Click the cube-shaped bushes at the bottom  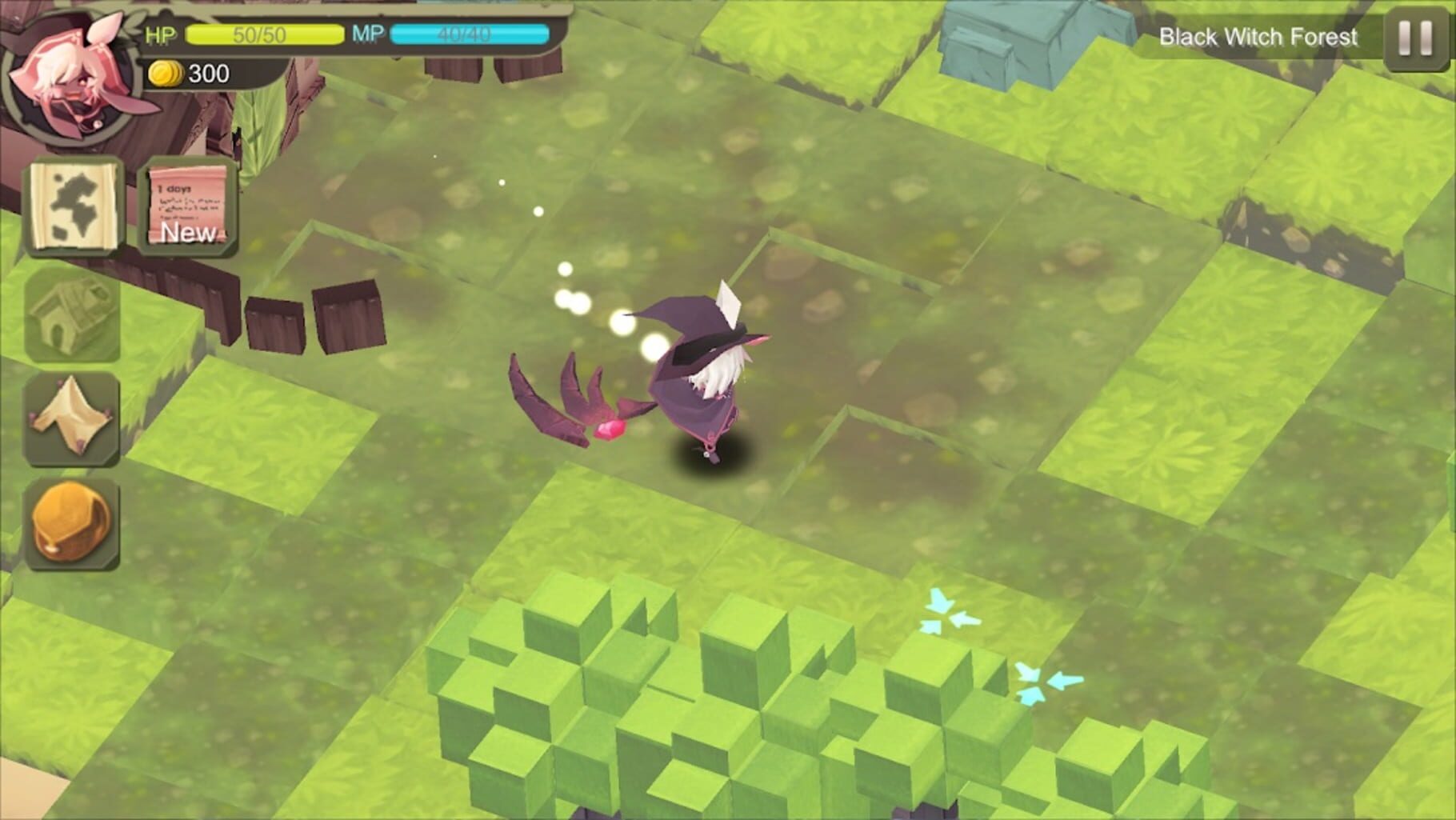coord(680,704)
